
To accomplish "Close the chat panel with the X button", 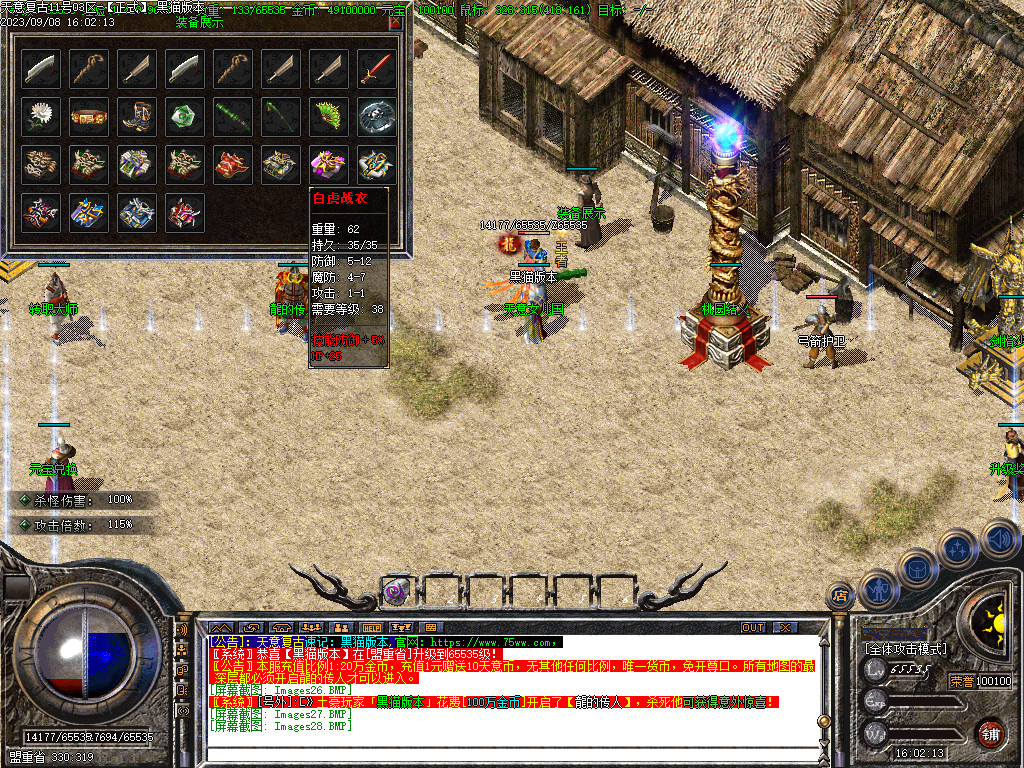I will tap(786, 628).
